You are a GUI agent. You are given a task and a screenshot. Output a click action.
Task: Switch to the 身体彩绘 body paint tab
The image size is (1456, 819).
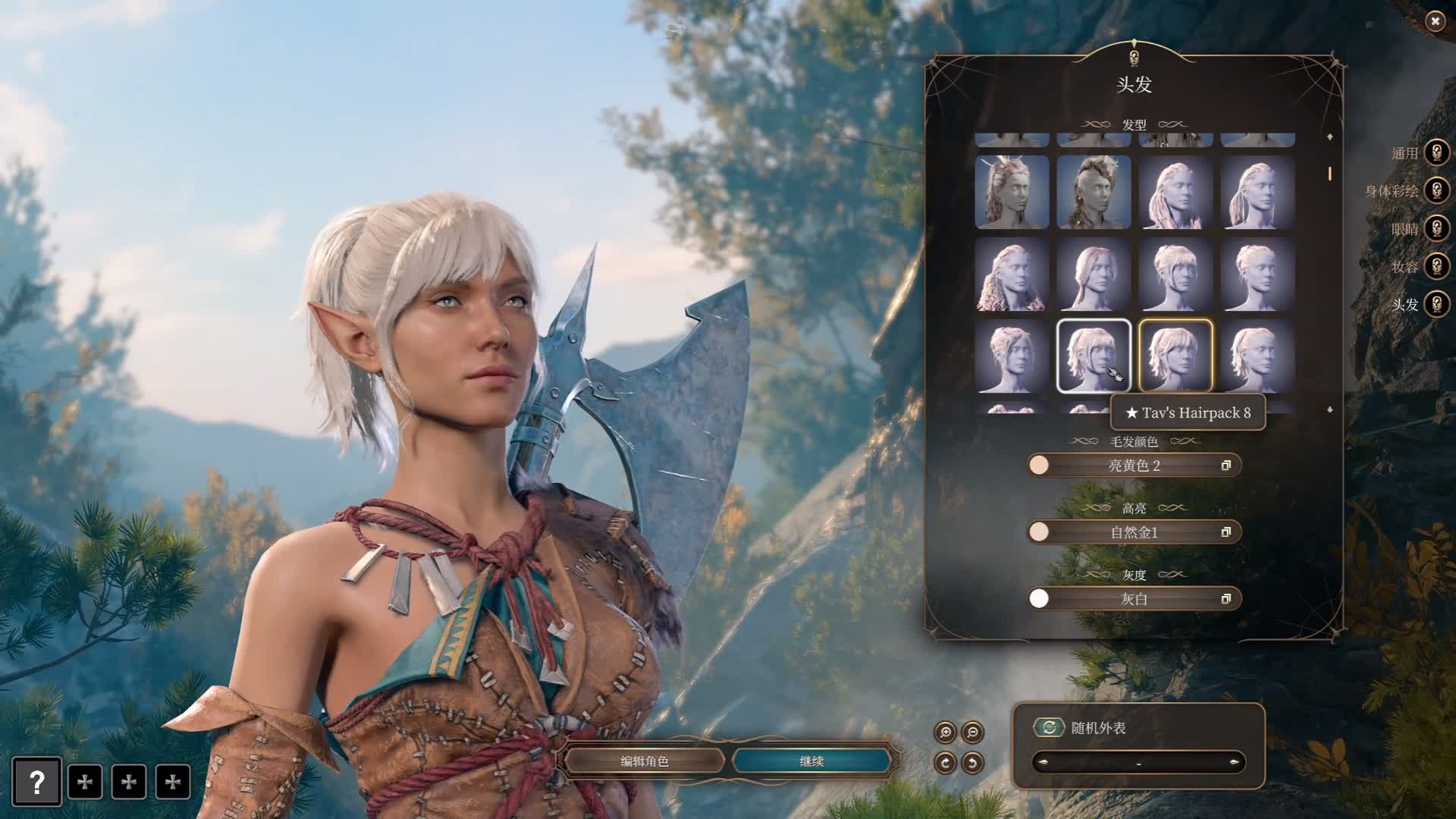point(1436,190)
